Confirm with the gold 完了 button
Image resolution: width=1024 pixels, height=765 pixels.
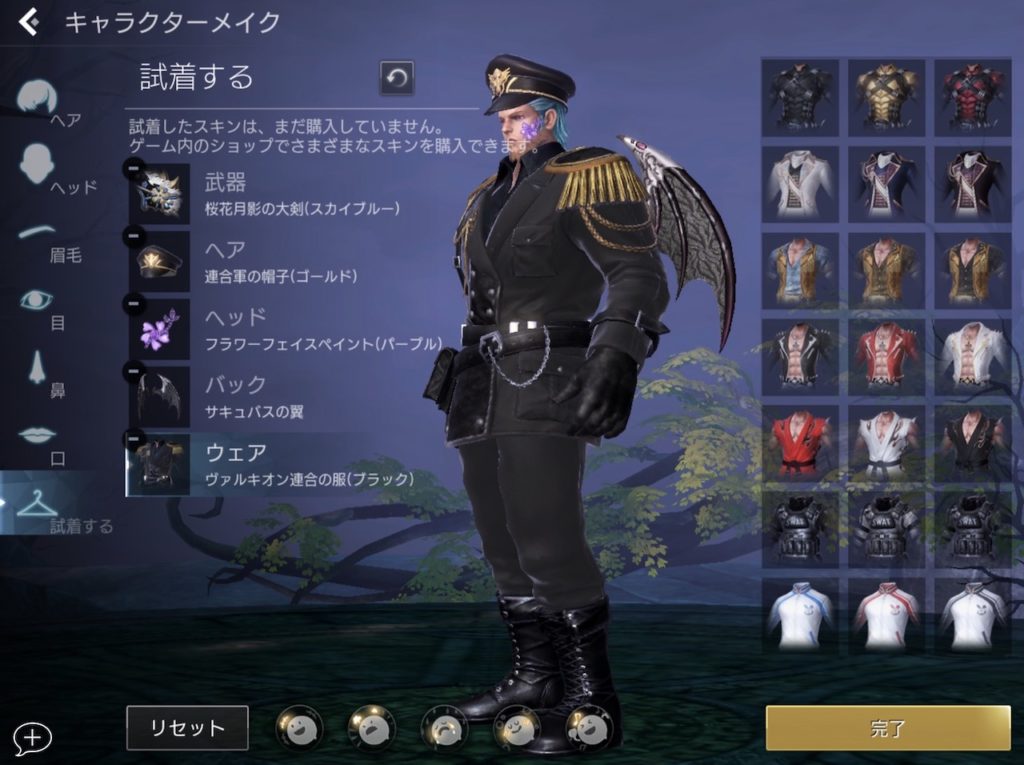[x=888, y=728]
